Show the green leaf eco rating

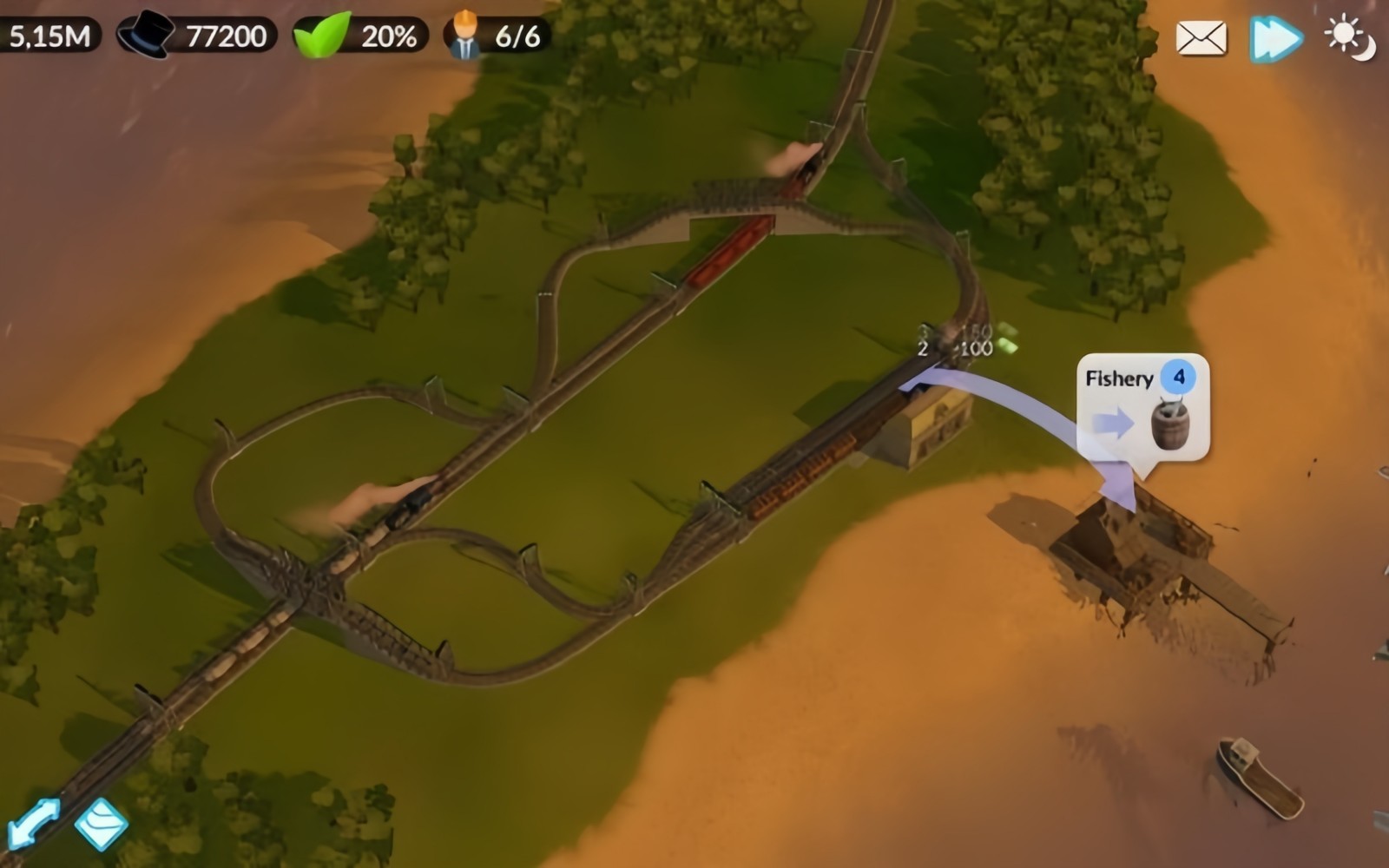click(361, 36)
